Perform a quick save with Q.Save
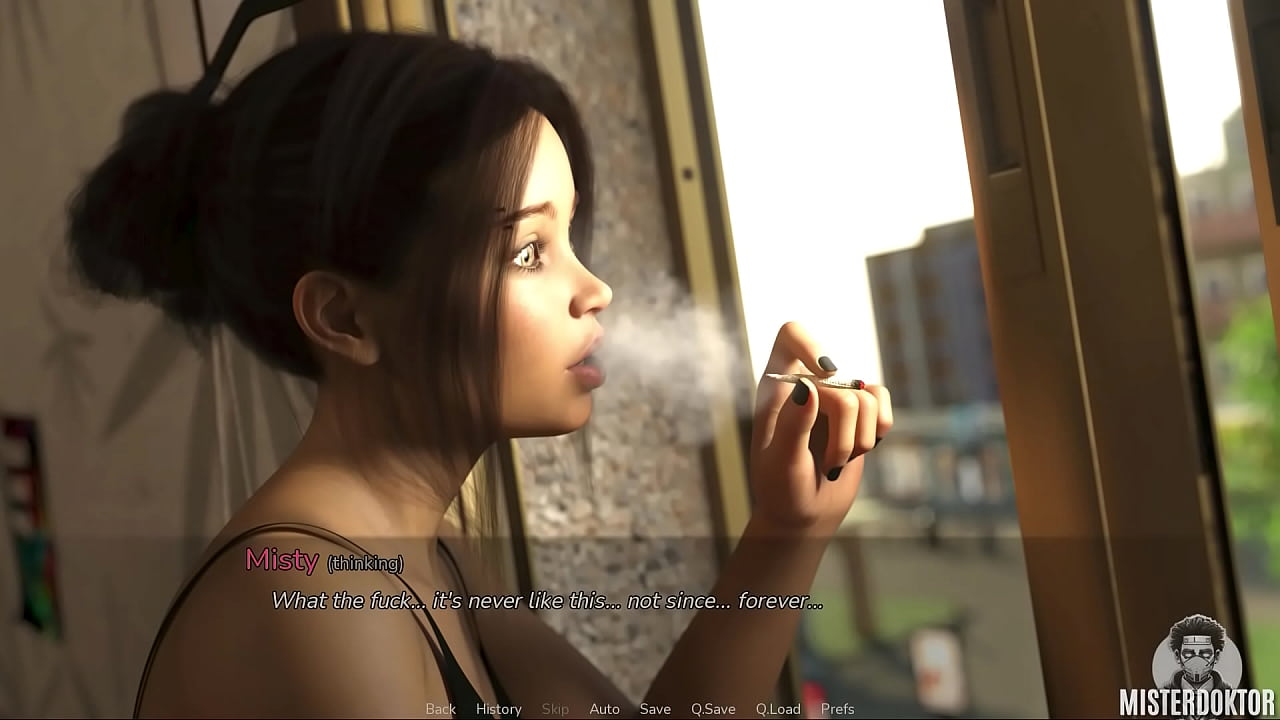The image size is (1280, 720). click(712, 708)
